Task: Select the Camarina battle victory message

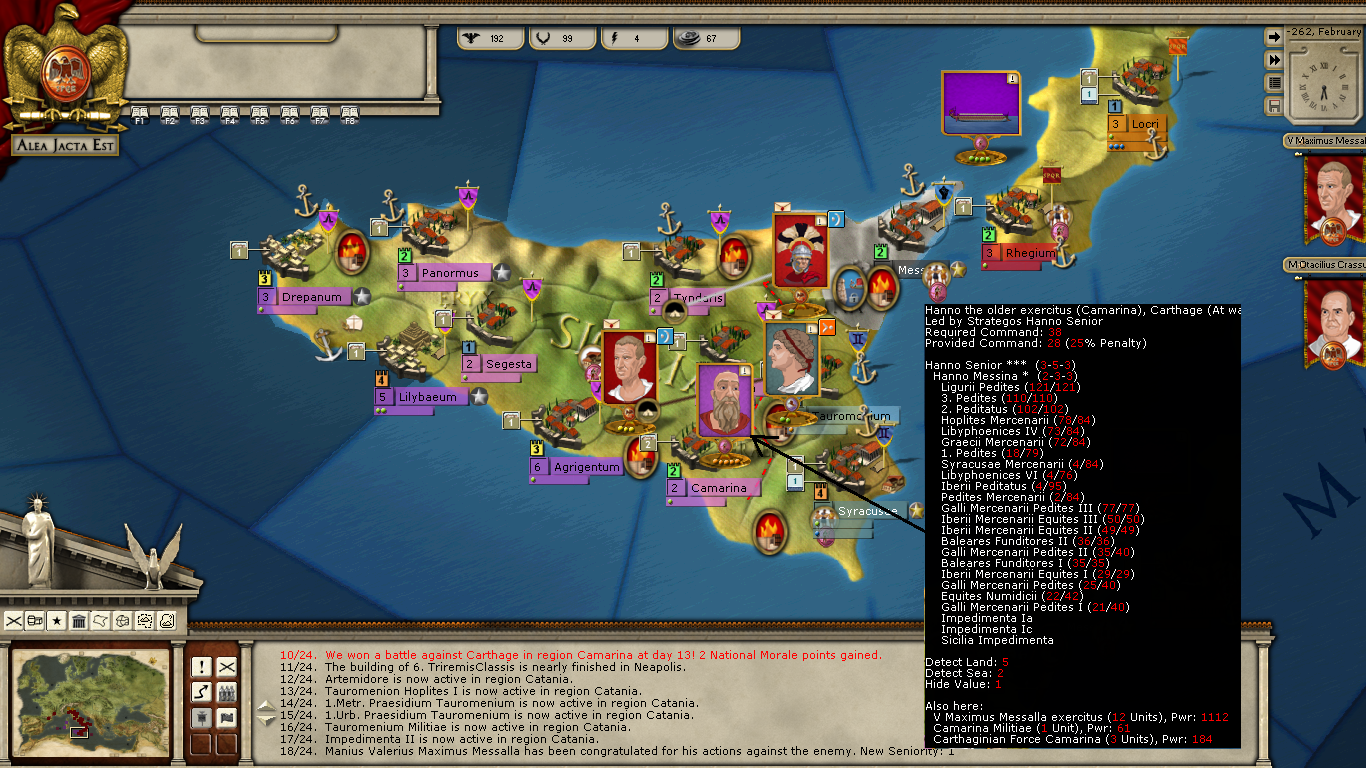Action: click(x=580, y=655)
